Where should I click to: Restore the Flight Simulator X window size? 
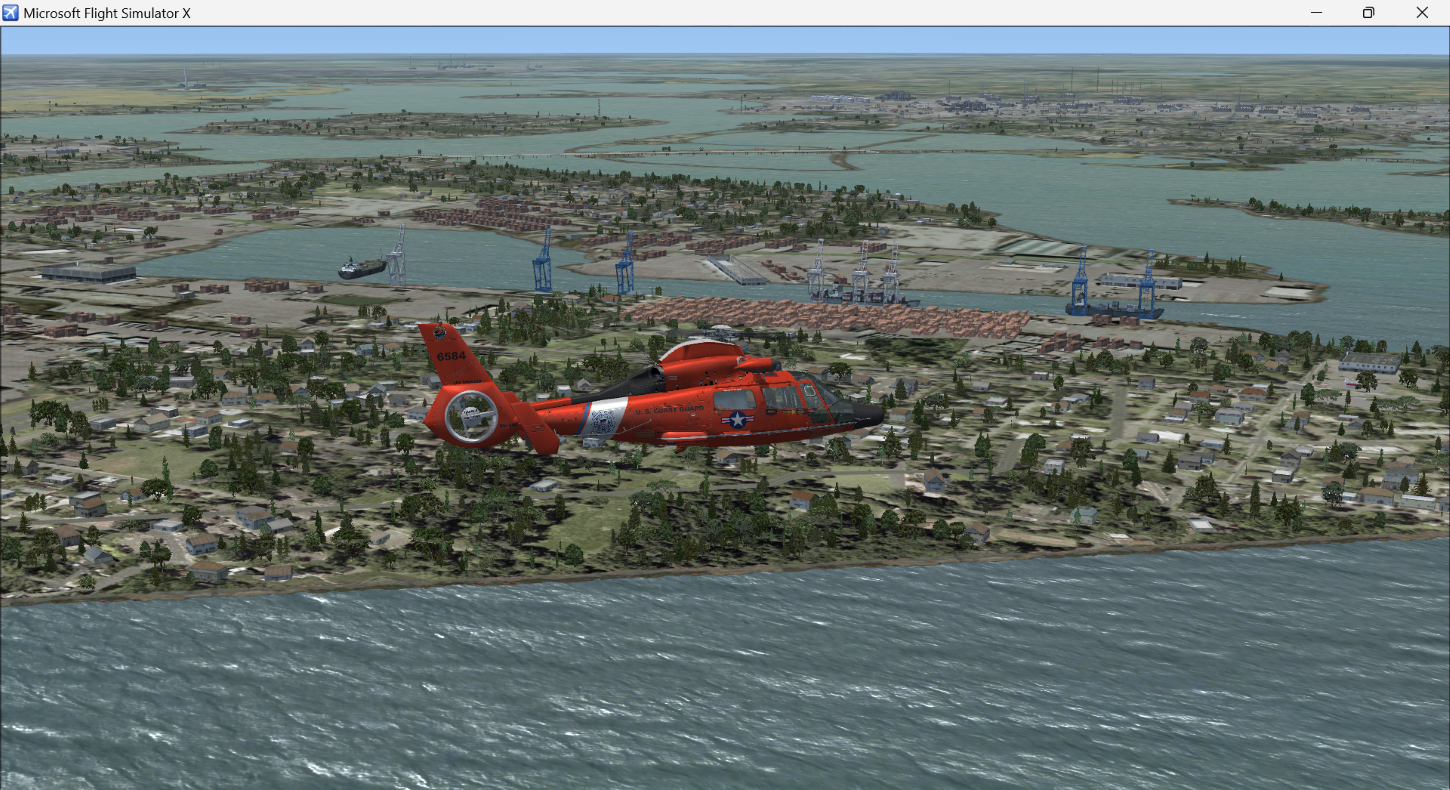pos(1368,12)
